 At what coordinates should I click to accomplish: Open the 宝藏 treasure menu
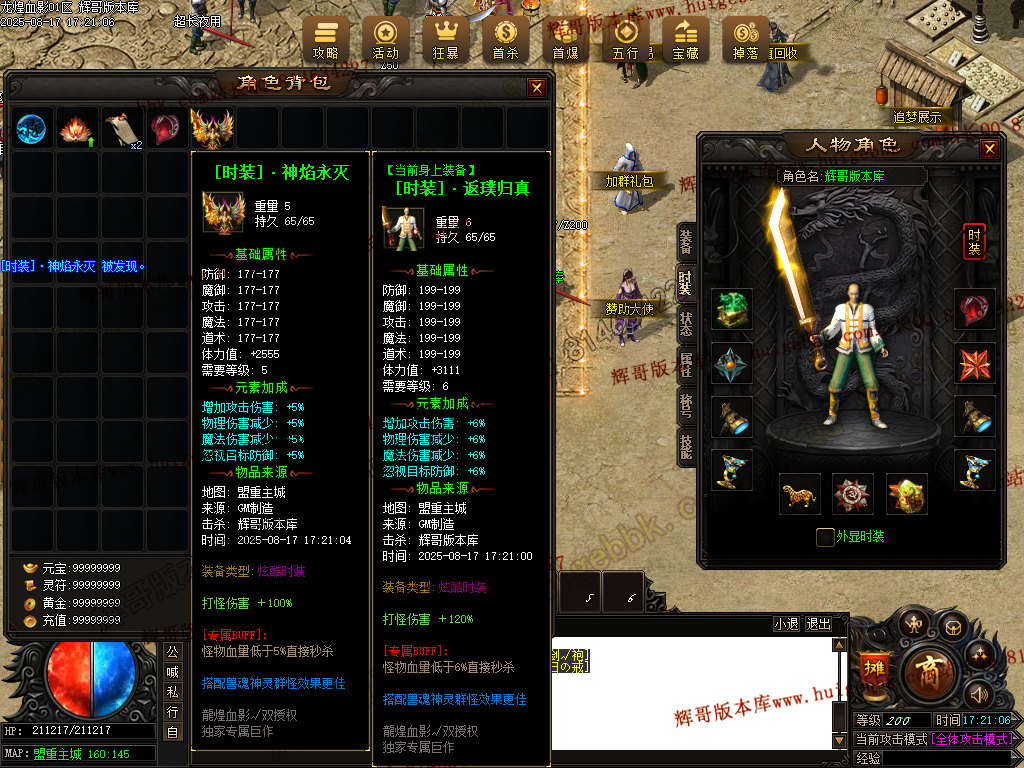pos(685,37)
